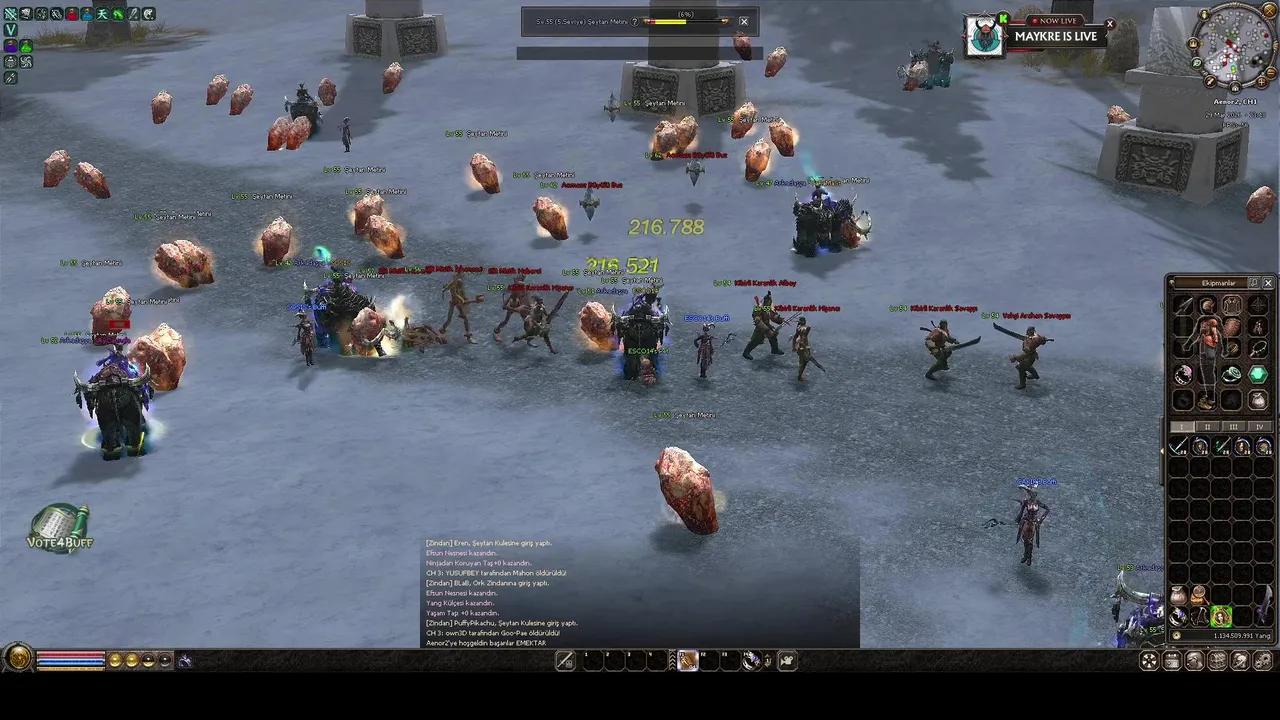This screenshot has width=1280, height=720.
Task: Click the camera icon beside the quickslots
Action: pos(788,660)
